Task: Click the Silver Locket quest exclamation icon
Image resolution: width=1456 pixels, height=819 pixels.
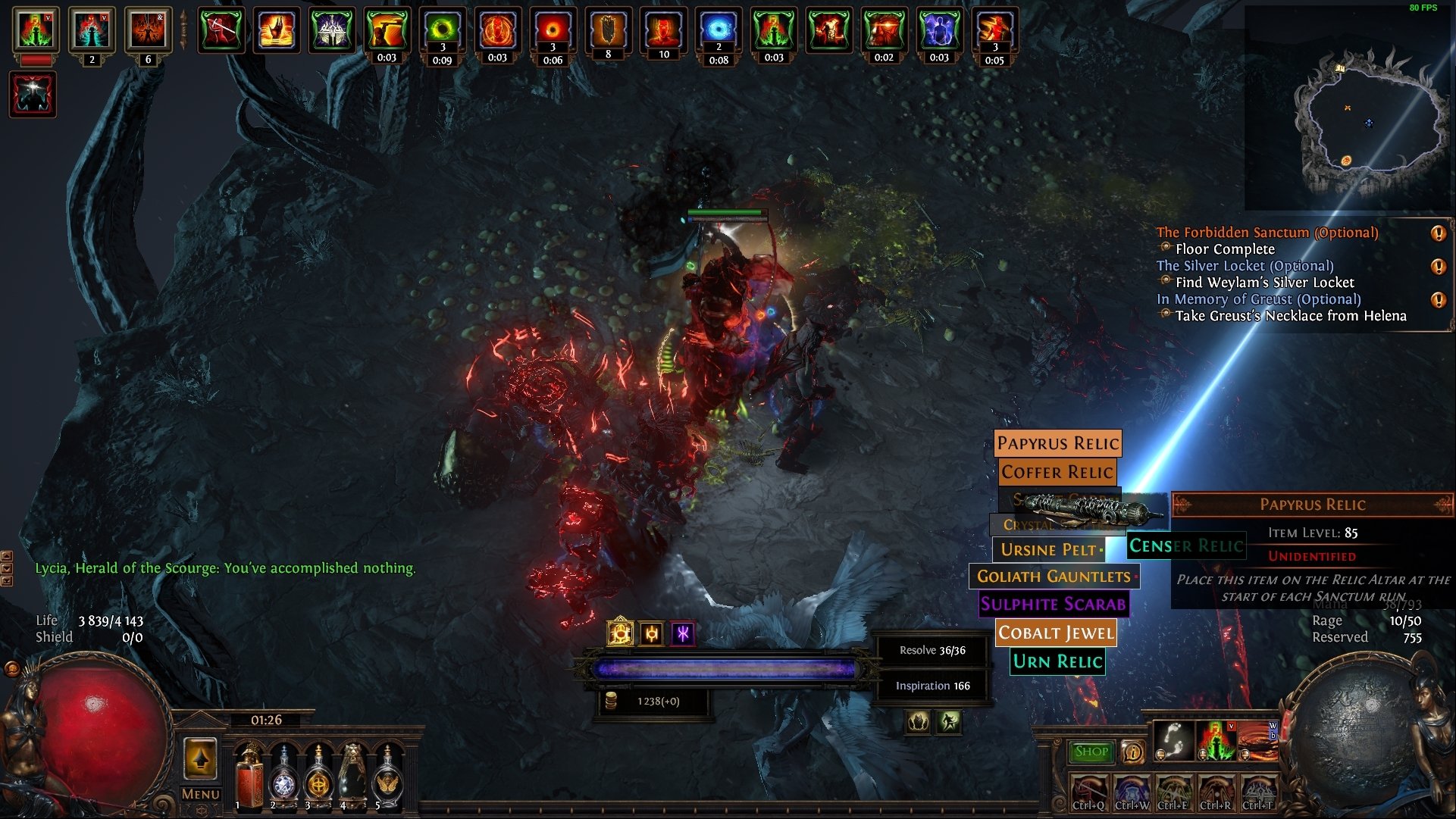Action: (x=1438, y=267)
